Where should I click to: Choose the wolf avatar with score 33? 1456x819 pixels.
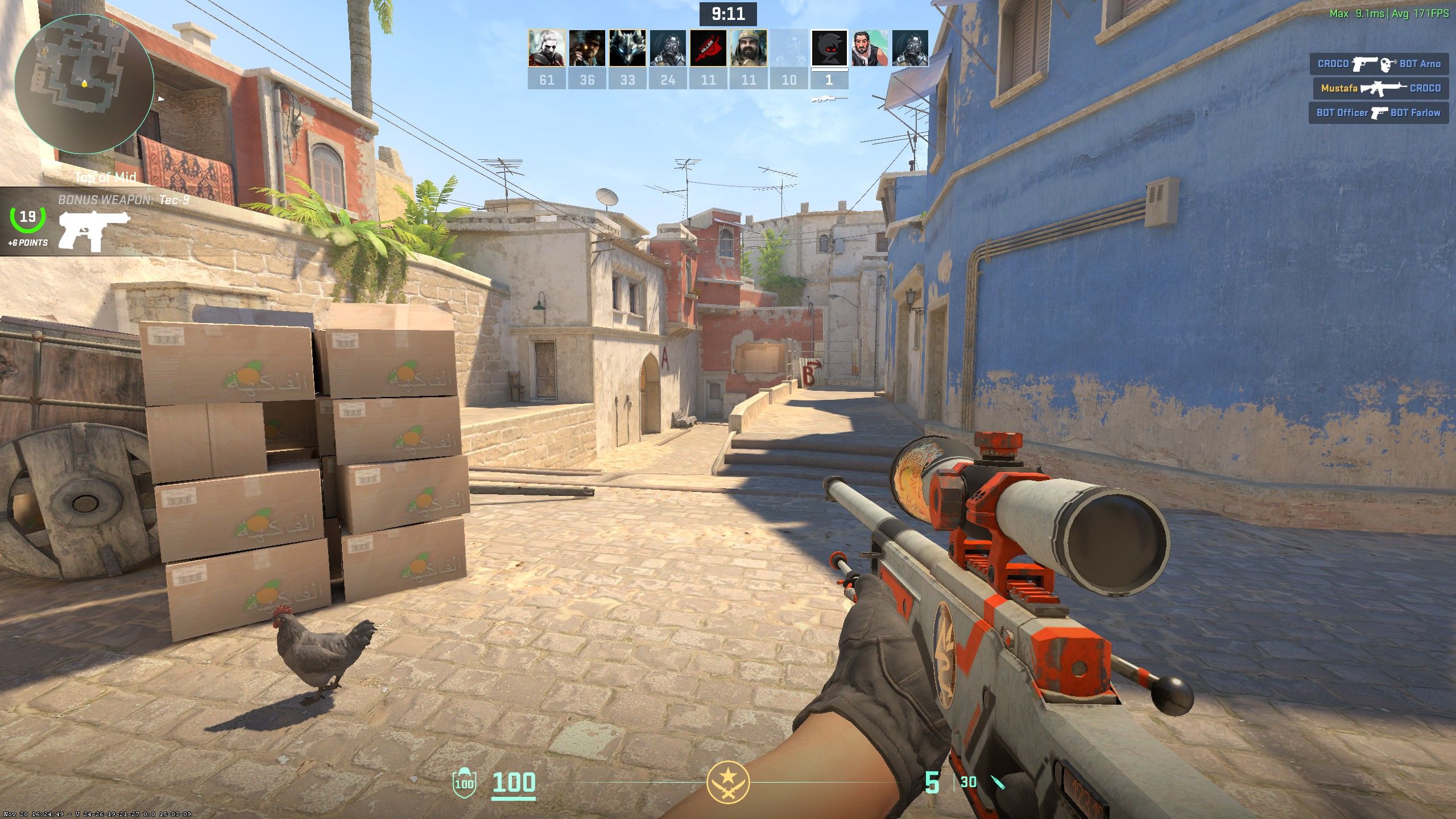coord(627,48)
